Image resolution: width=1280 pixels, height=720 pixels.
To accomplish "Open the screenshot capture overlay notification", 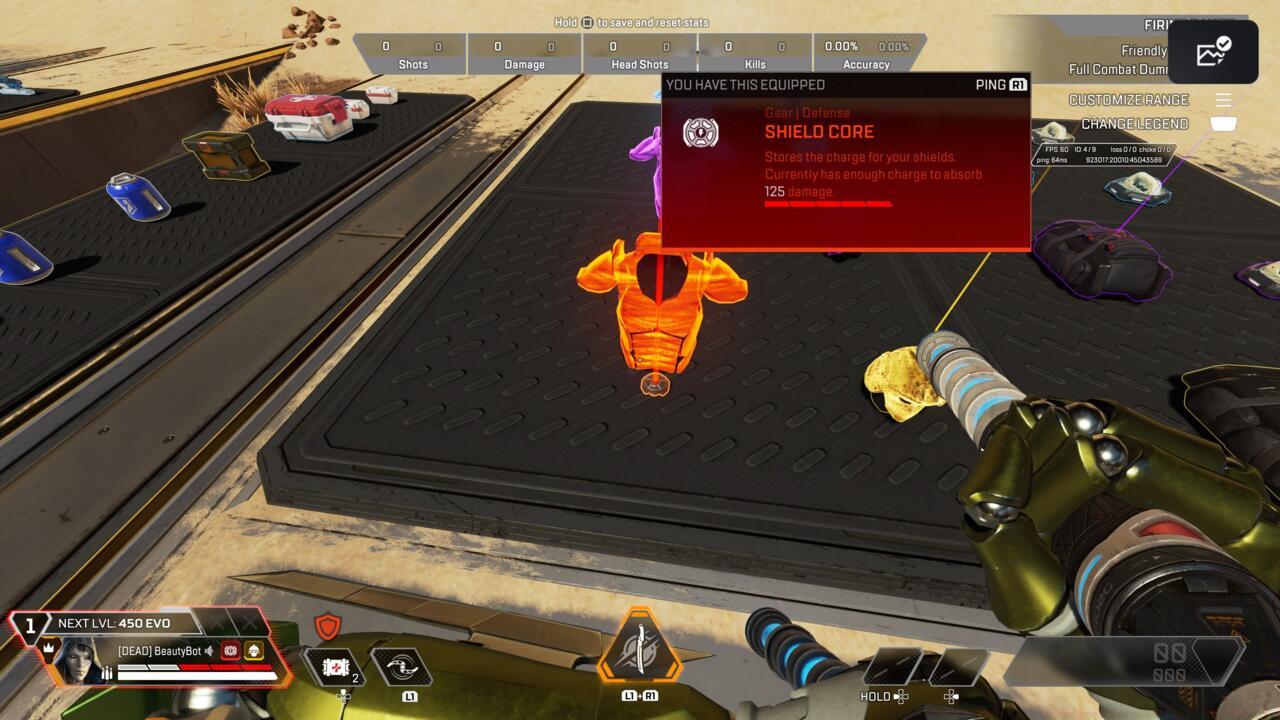I will tap(1213, 52).
